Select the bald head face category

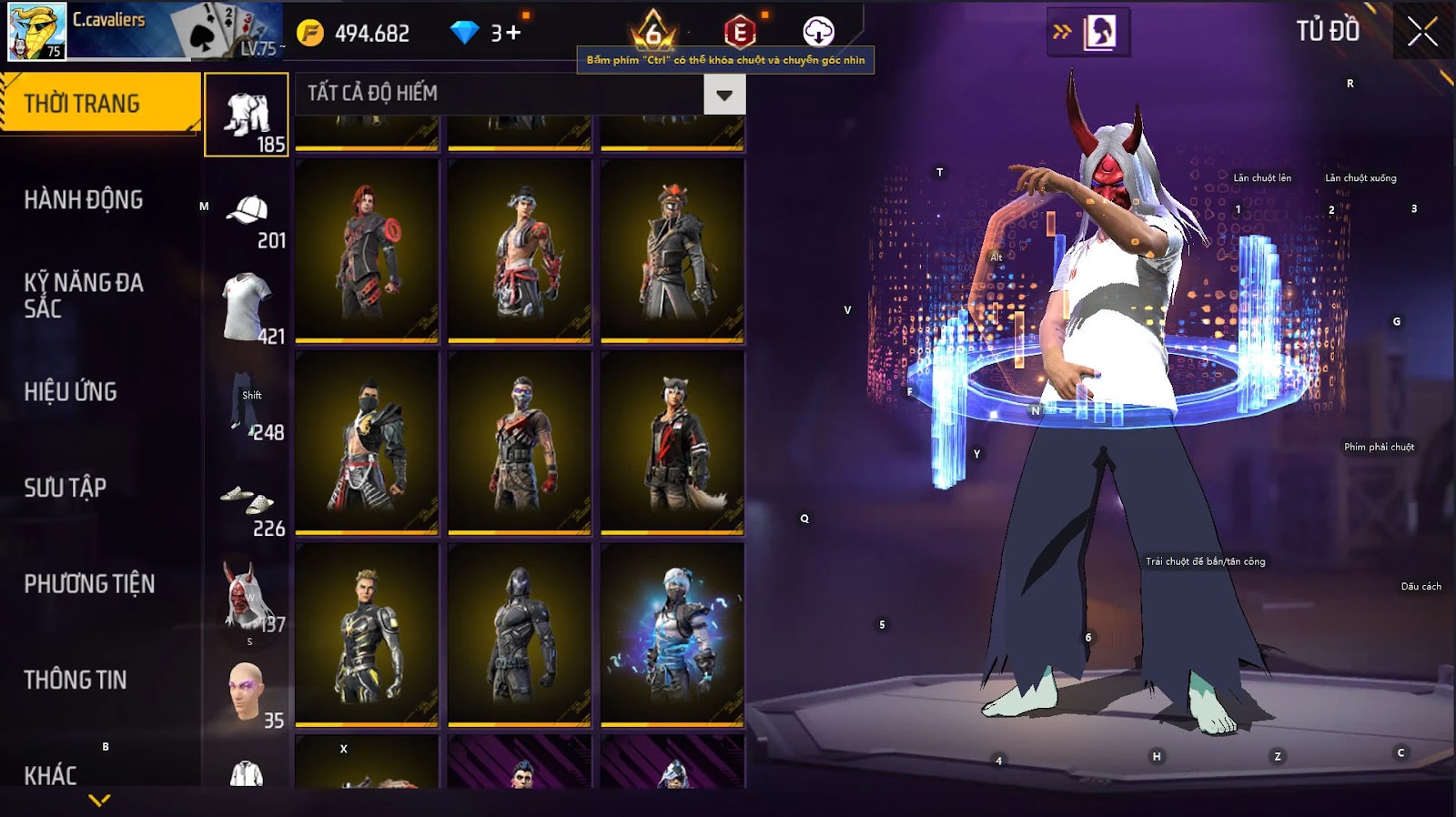247,693
